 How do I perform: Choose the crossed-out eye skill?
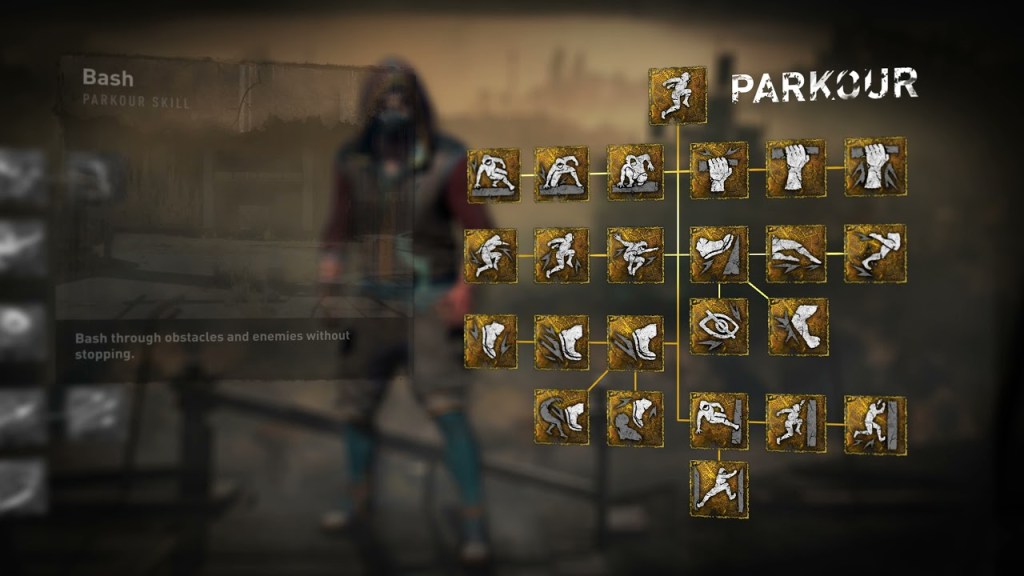pyautogui.click(x=719, y=326)
